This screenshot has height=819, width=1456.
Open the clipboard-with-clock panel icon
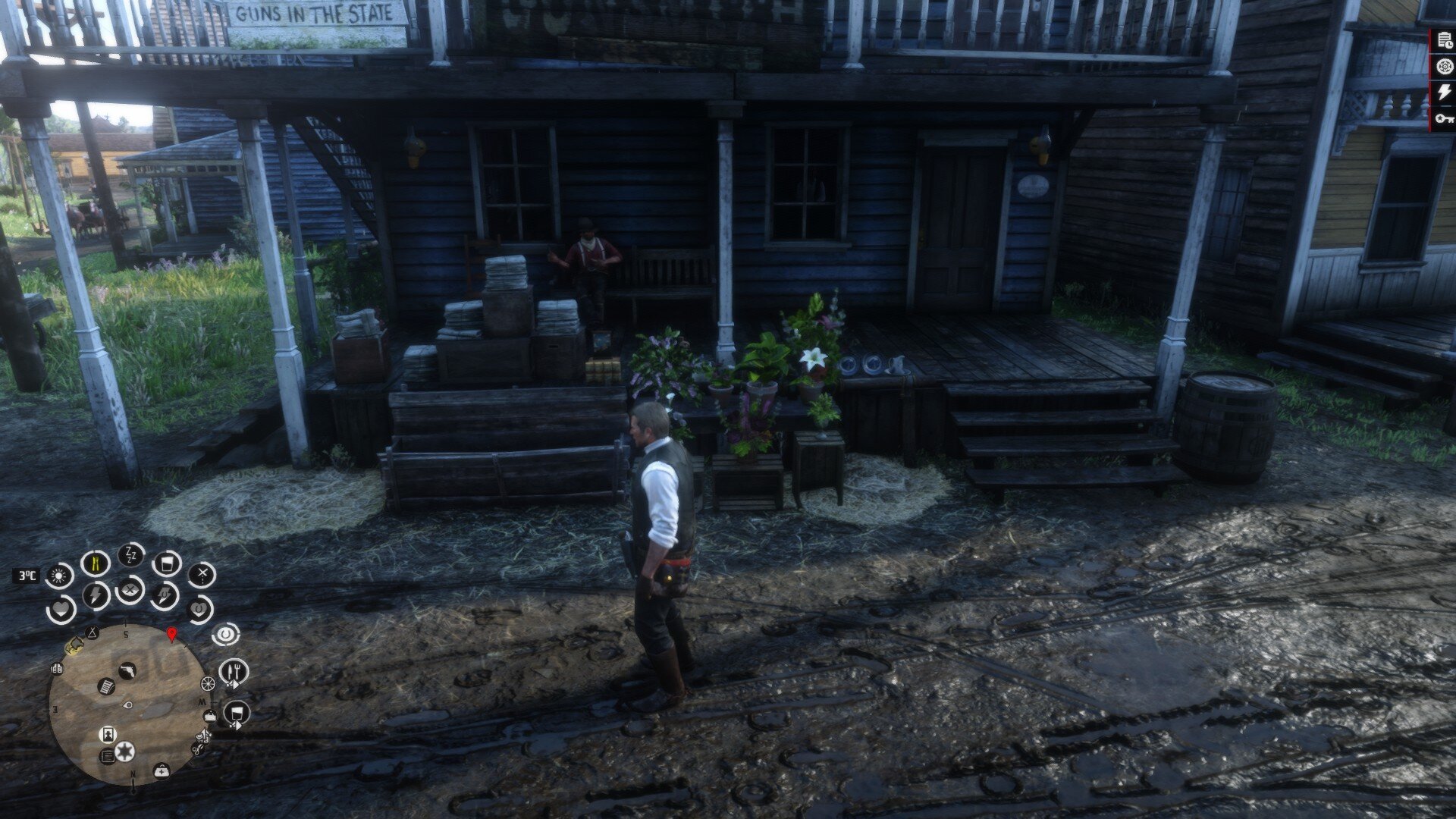coord(1443,42)
